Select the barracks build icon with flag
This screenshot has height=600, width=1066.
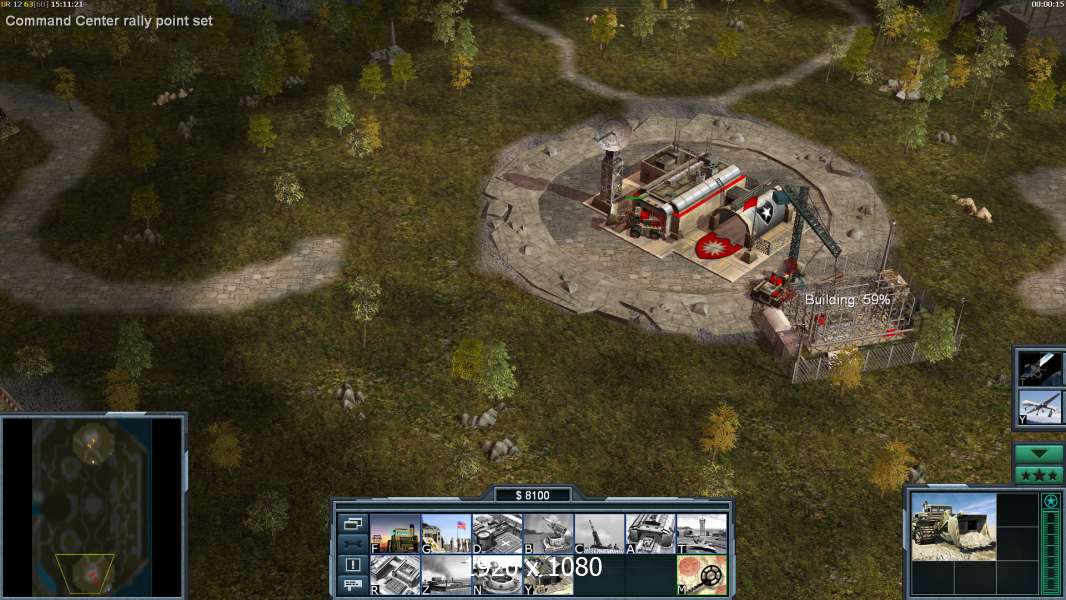click(446, 534)
